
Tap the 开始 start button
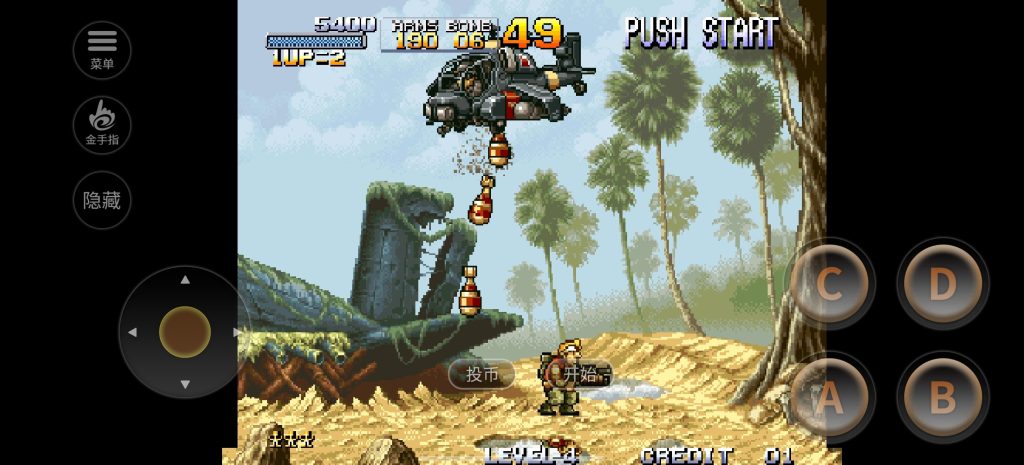(x=579, y=374)
